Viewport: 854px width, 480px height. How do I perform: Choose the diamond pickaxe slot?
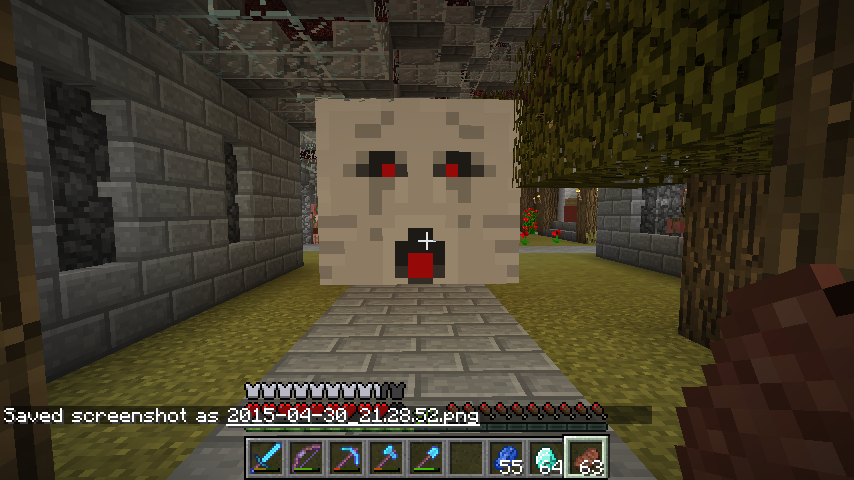(x=344, y=458)
